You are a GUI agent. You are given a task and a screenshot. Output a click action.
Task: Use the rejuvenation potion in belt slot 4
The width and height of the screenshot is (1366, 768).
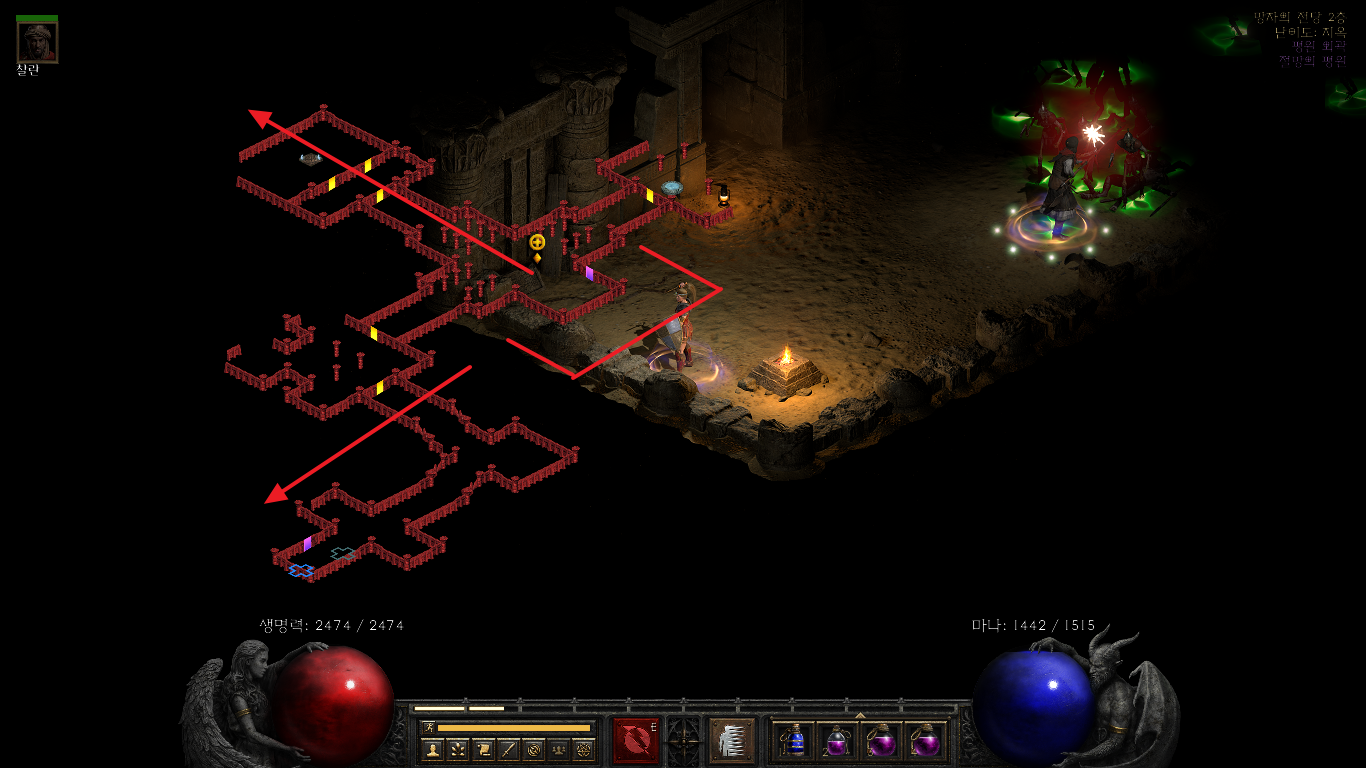pos(925,741)
